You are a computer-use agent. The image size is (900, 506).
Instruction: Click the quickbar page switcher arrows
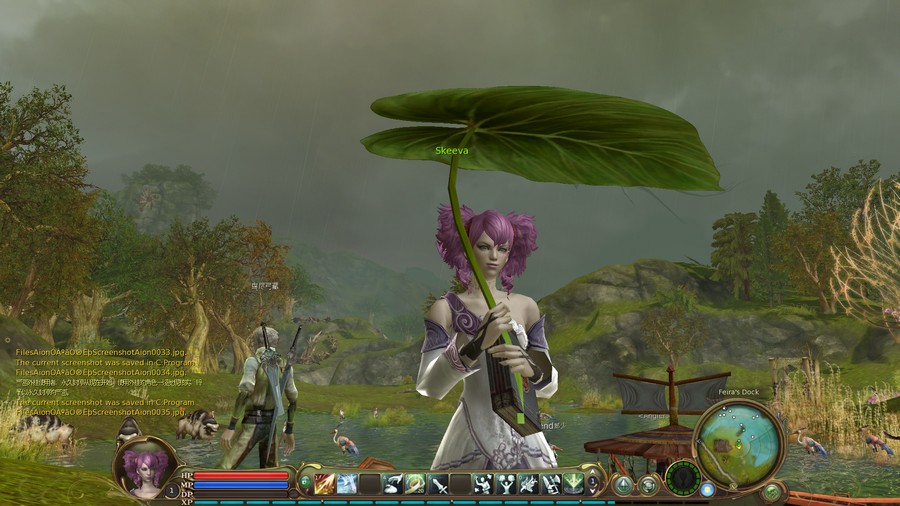point(593,484)
